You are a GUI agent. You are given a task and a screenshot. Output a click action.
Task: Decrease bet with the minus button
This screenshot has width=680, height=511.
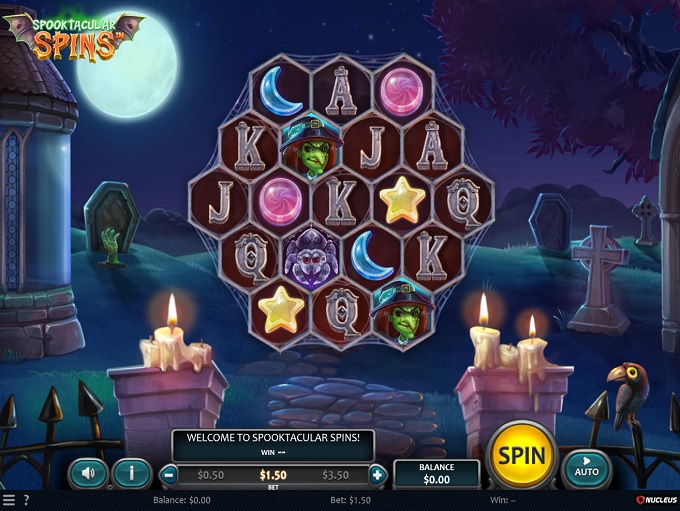pos(170,475)
